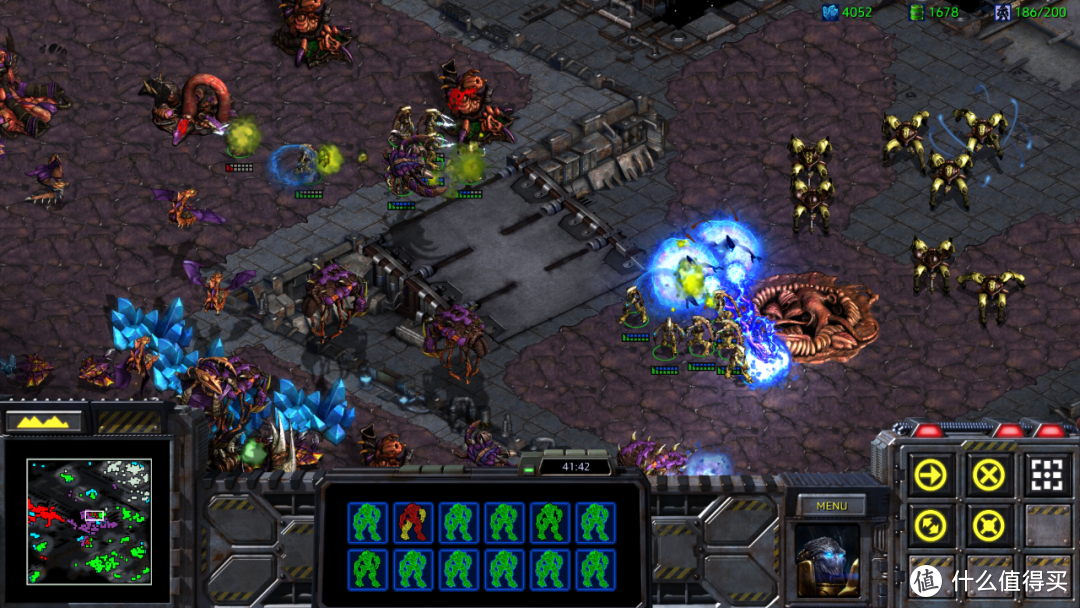Screen dimensions: 1080x608
Task: Choose the Patrol command (two-arrows icon)
Action: 930,523
